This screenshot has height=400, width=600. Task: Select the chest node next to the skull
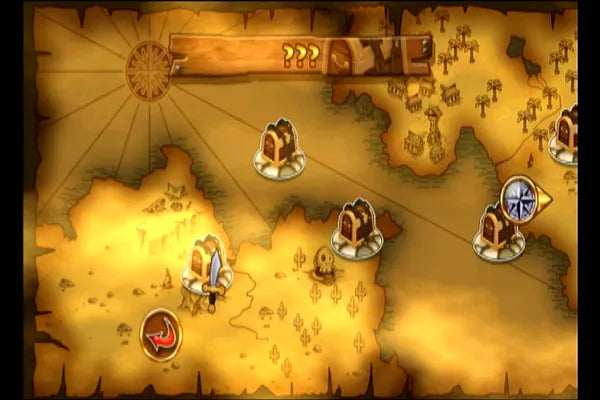pos(356,229)
